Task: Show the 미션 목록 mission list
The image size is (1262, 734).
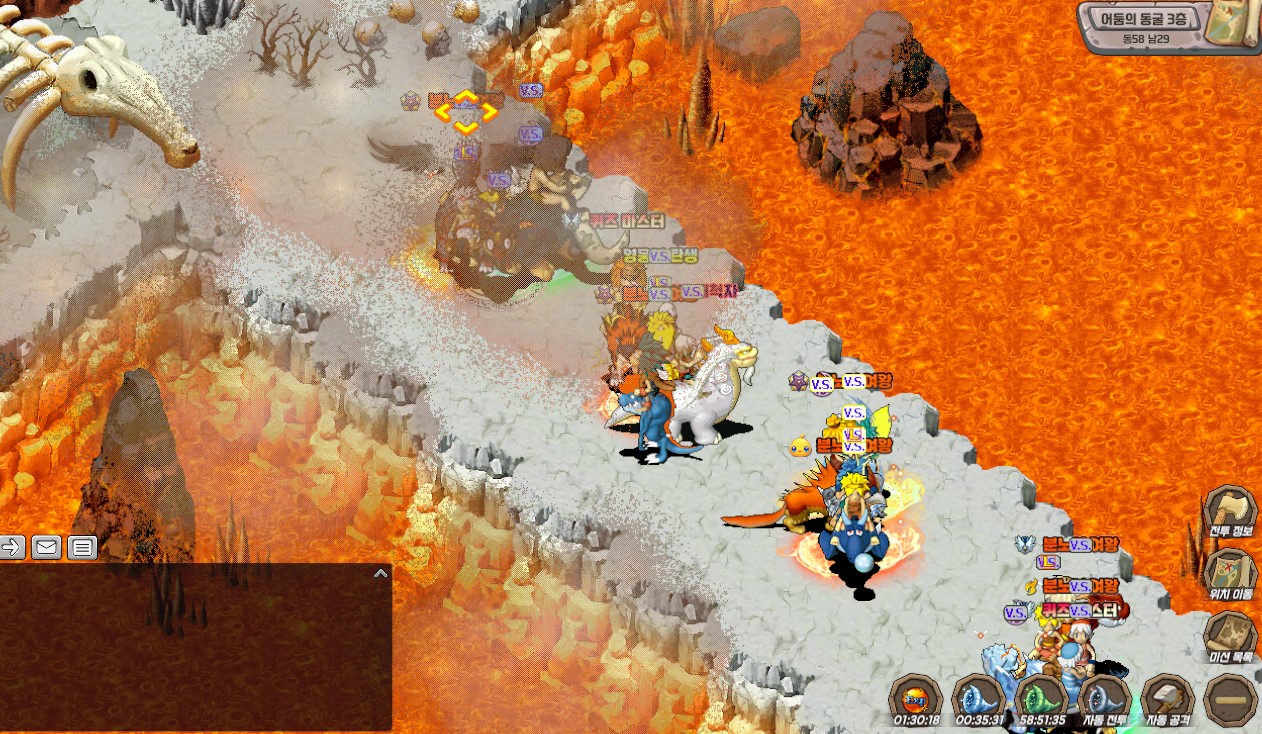Action: click(1229, 636)
